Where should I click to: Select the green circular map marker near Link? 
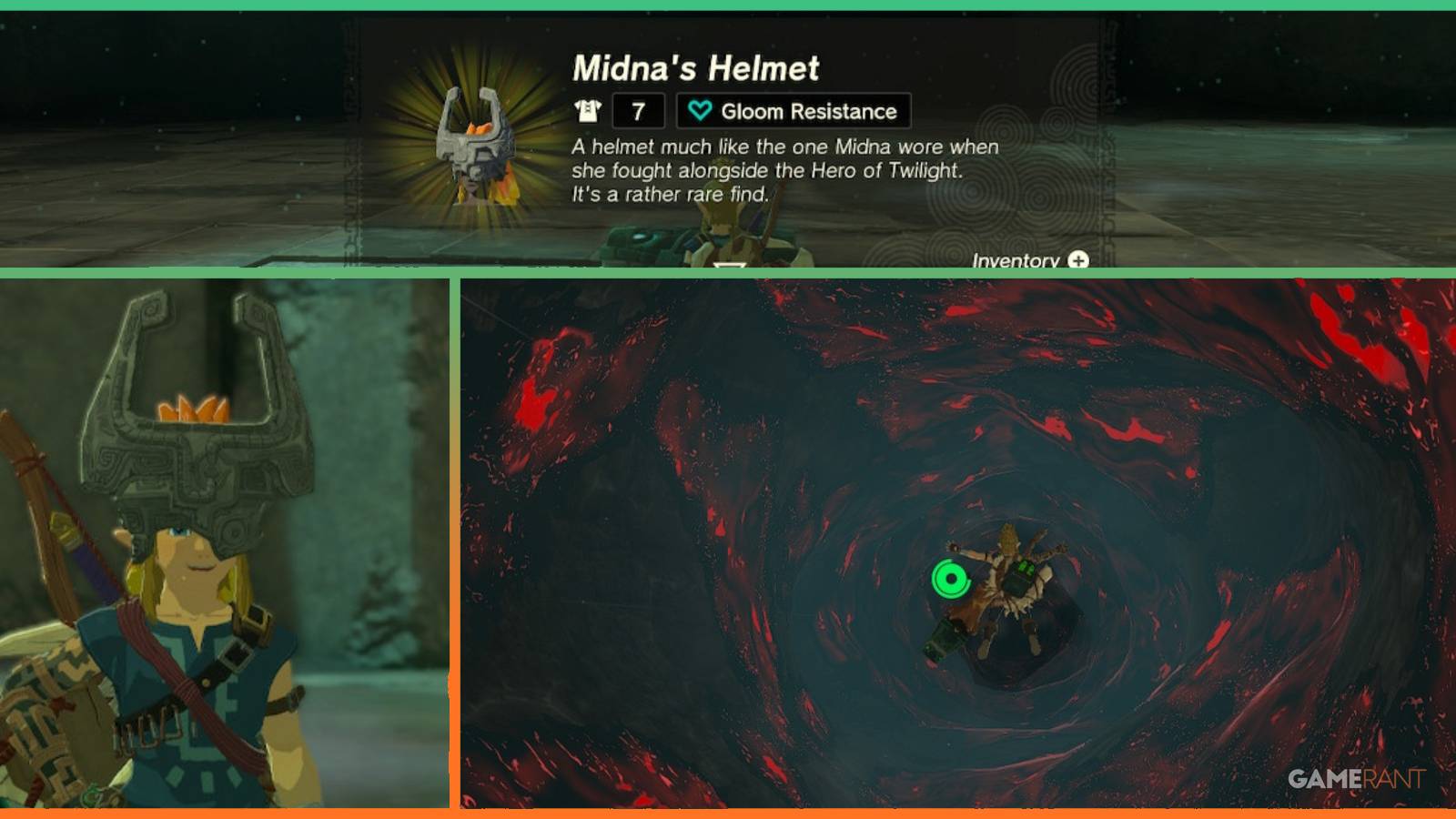[x=950, y=577]
